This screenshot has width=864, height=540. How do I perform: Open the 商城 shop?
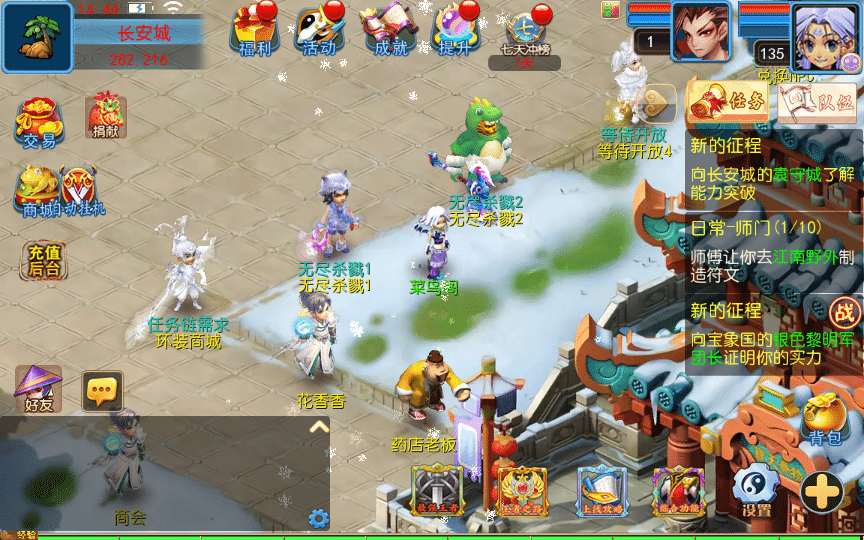[38, 190]
